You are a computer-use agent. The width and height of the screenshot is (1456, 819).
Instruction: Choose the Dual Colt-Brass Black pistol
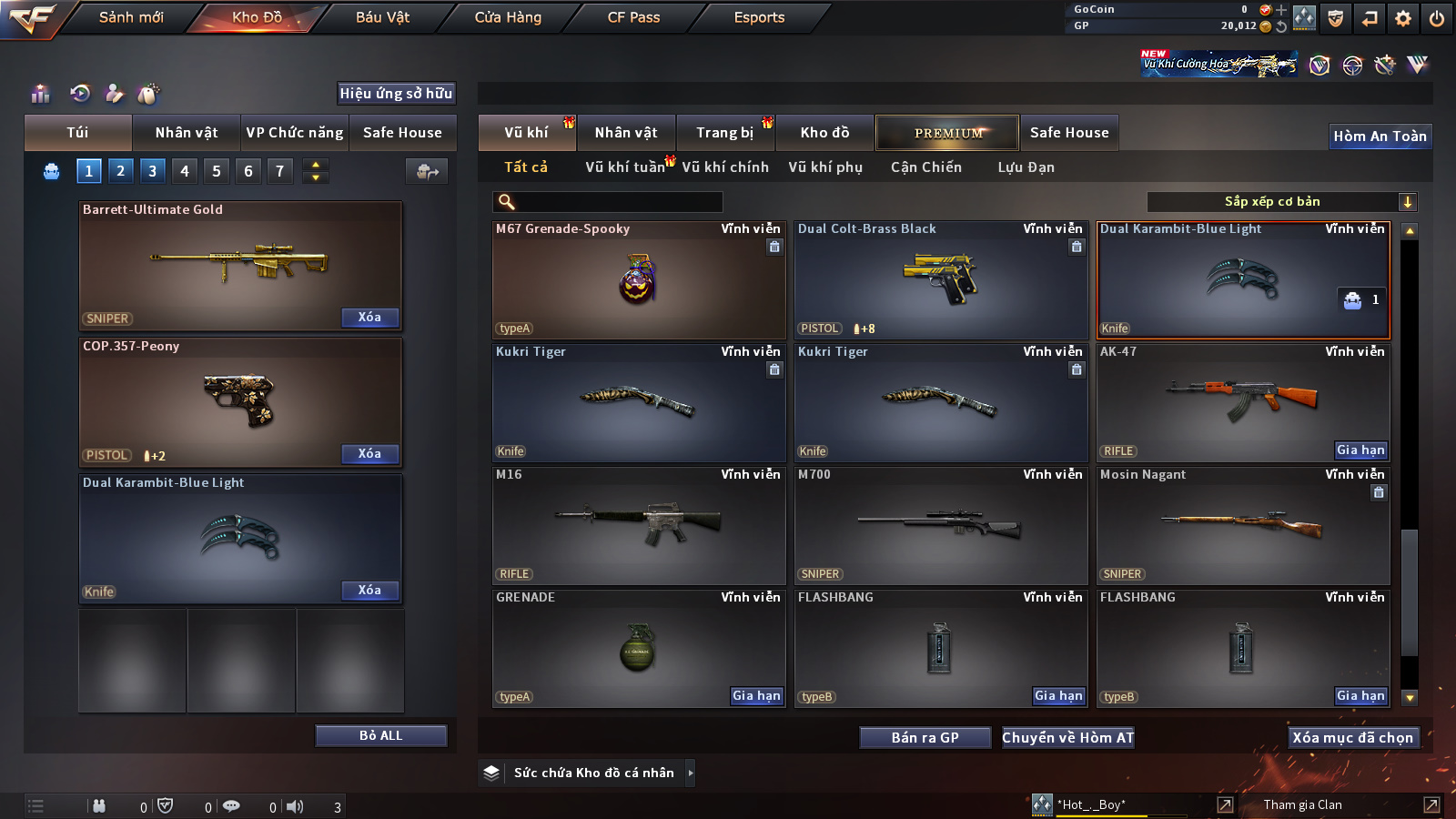(x=940, y=280)
